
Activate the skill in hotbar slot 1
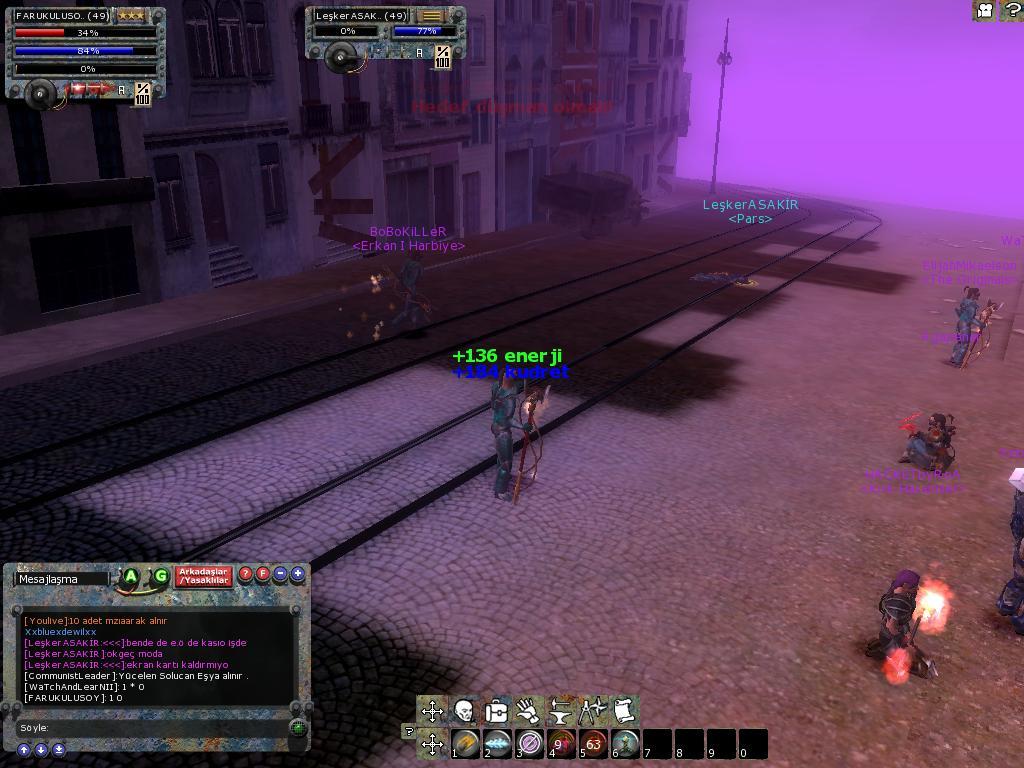465,744
